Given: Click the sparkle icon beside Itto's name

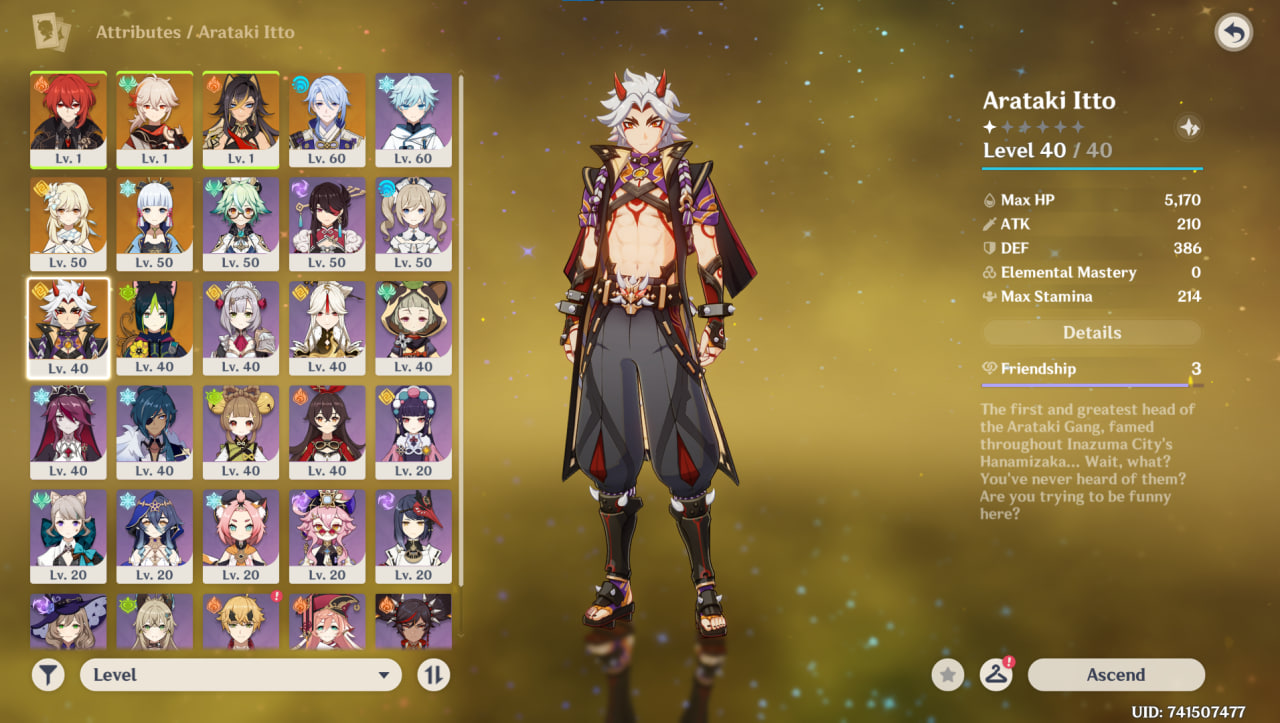Looking at the screenshot, I should point(1189,127).
